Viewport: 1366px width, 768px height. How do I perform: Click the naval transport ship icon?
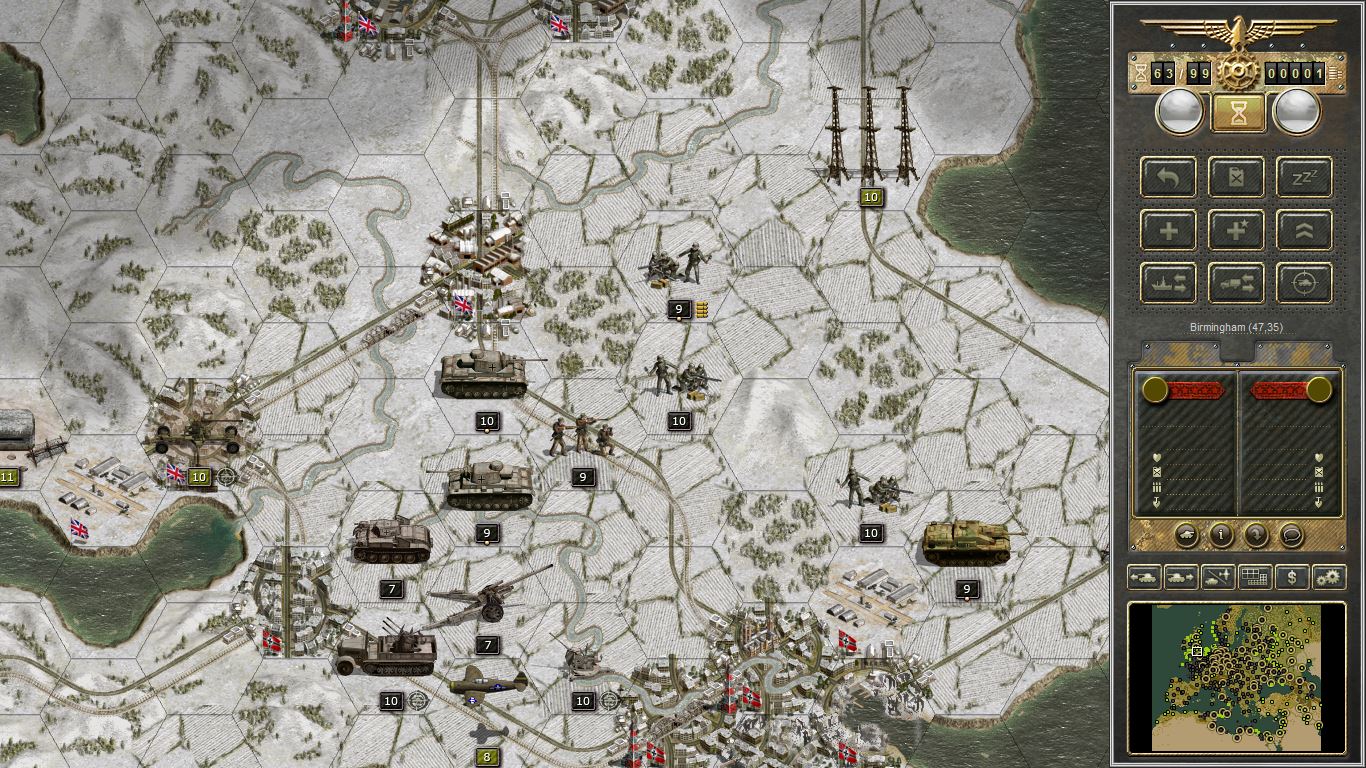pyautogui.click(x=1167, y=283)
